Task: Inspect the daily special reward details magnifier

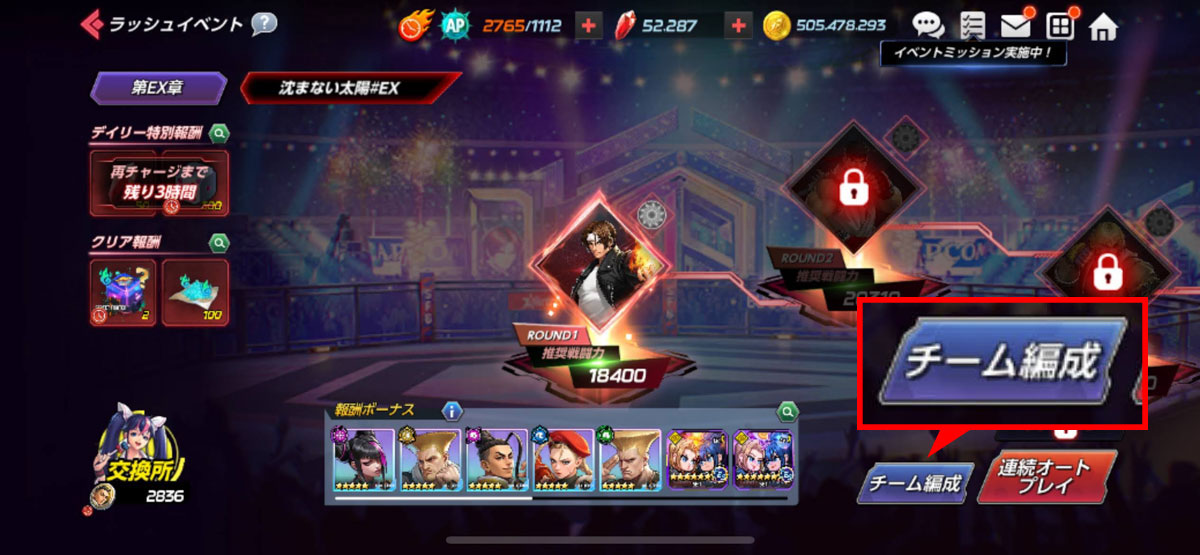Action: [219, 132]
